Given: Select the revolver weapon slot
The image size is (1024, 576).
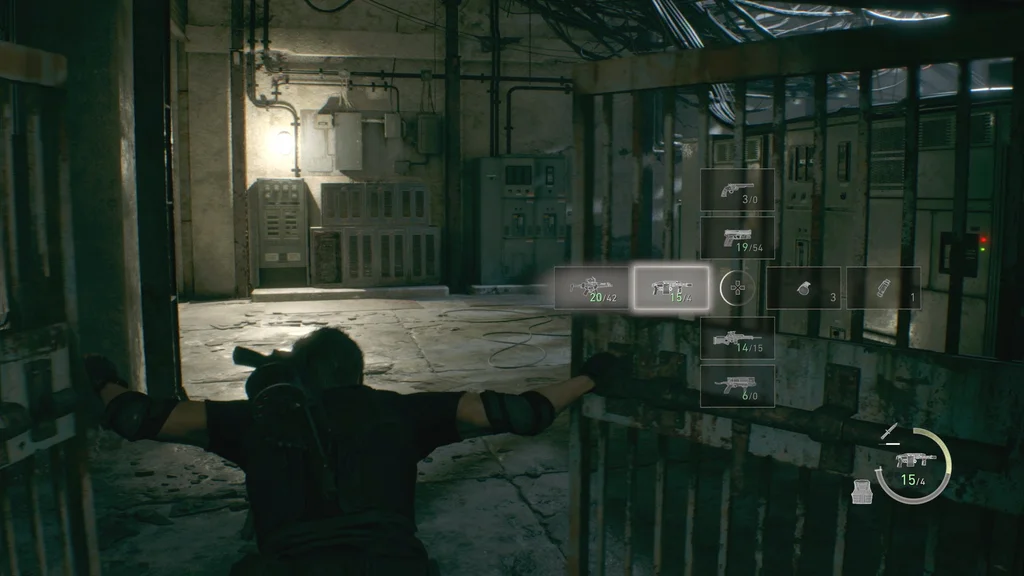Looking at the screenshot, I should click(737, 189).
